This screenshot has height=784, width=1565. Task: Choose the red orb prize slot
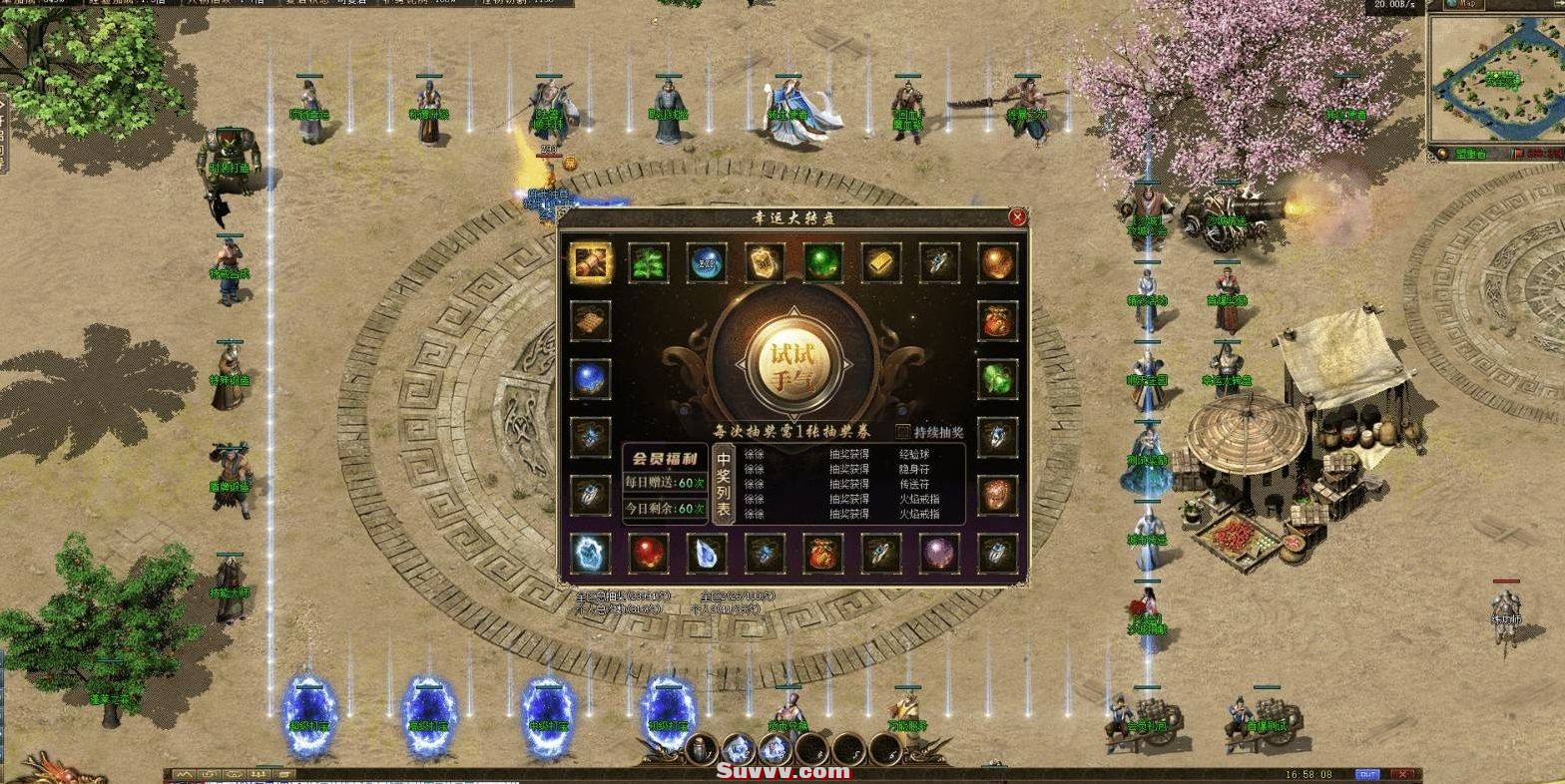pos(649,554)
